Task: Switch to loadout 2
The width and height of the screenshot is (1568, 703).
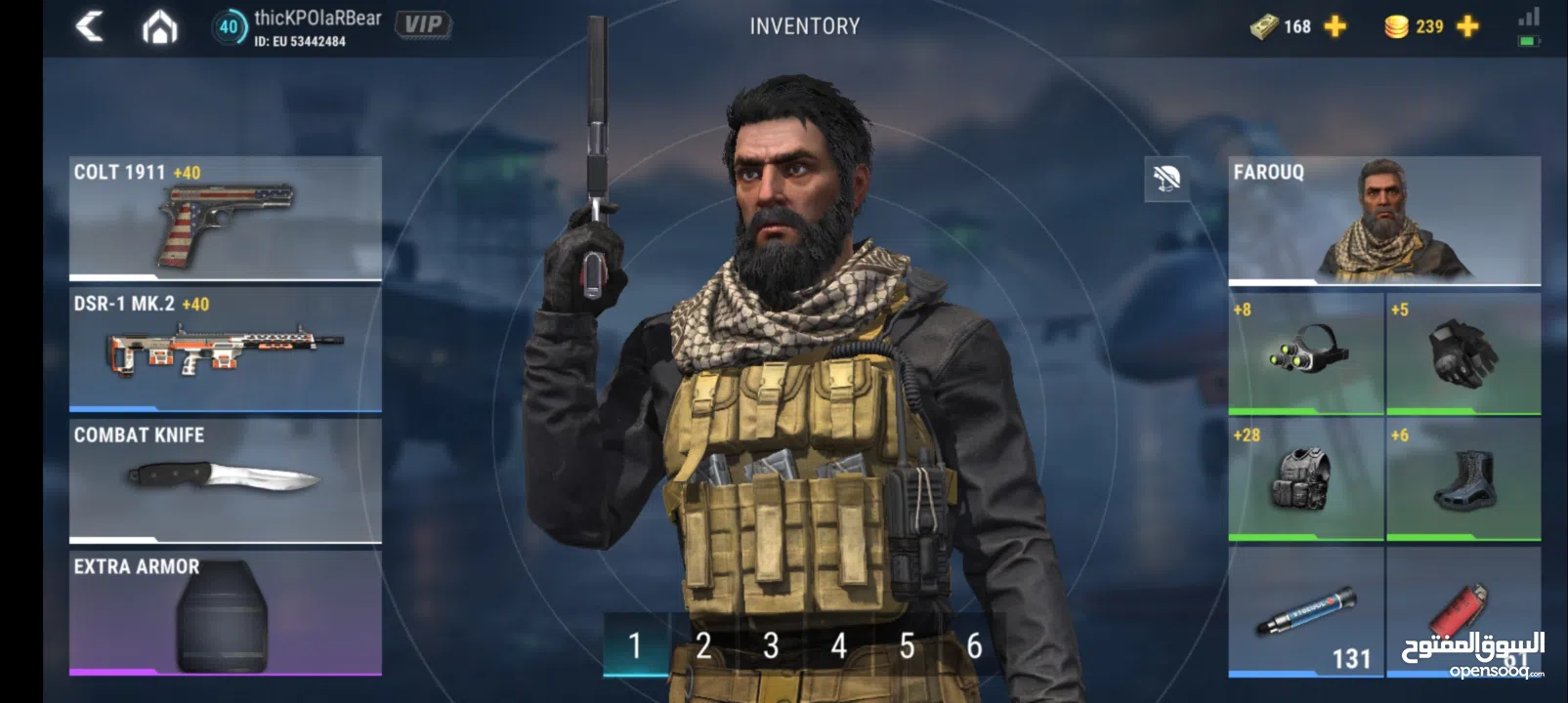Action: (703, 645)
